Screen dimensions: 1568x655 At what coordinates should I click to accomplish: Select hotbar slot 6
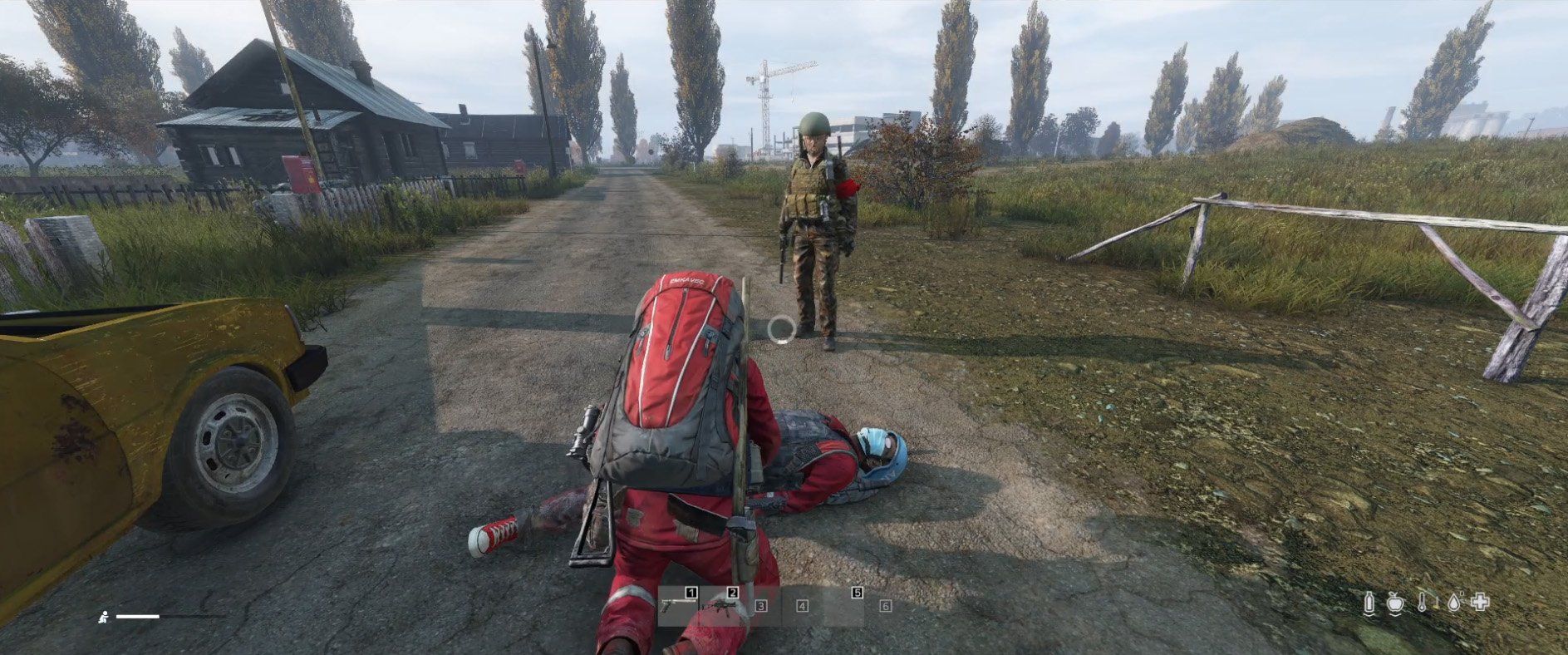pyautogui.click(x=886, y=606)
